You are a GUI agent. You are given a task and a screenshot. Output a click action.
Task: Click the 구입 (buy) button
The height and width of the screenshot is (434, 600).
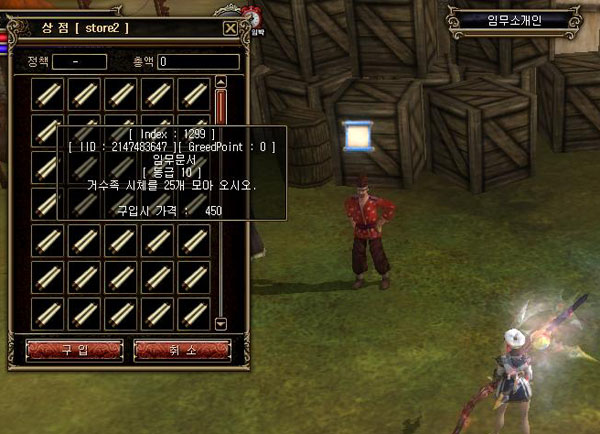click(x=74, y=349)
